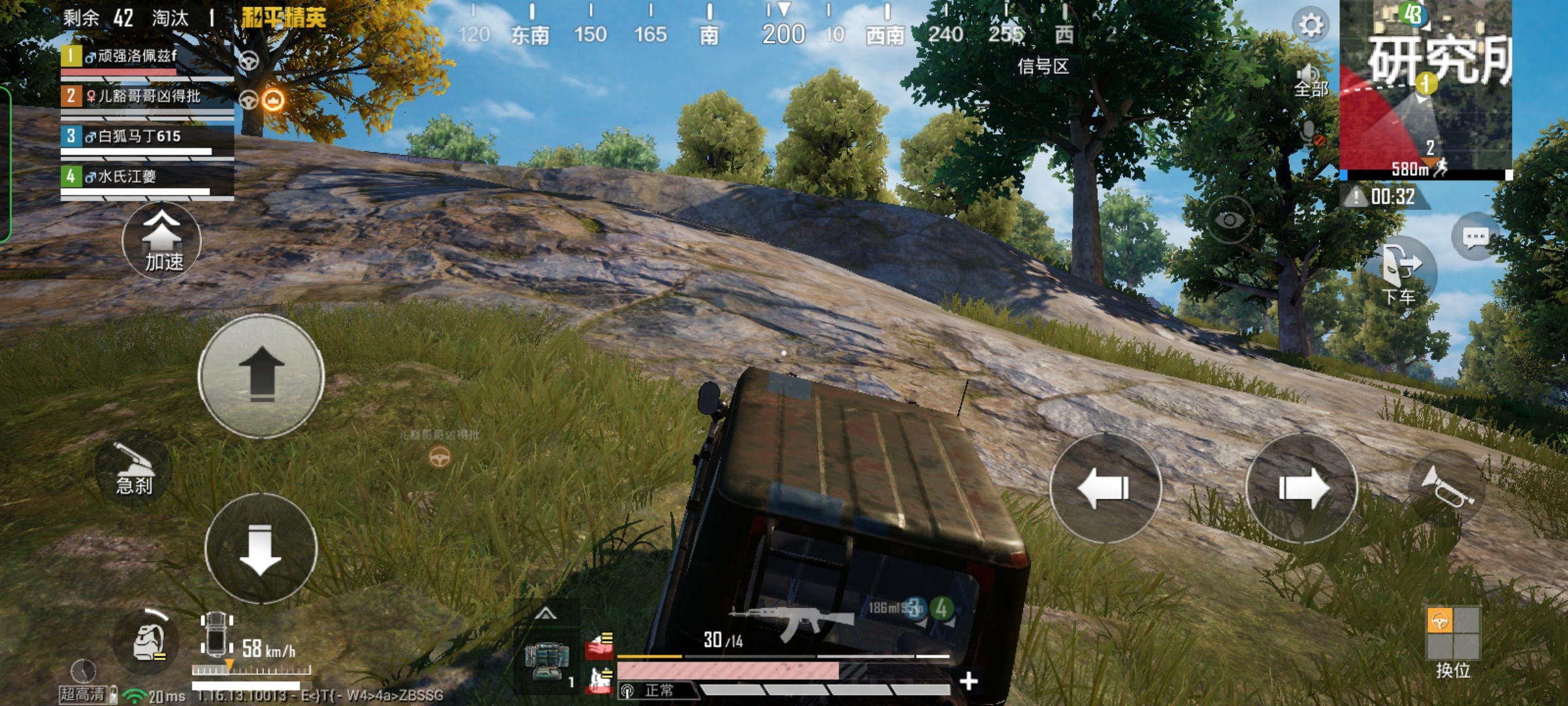The image size is (1568, 706).
Task: Tap the 加速 boost button
Action: [161, 241]
